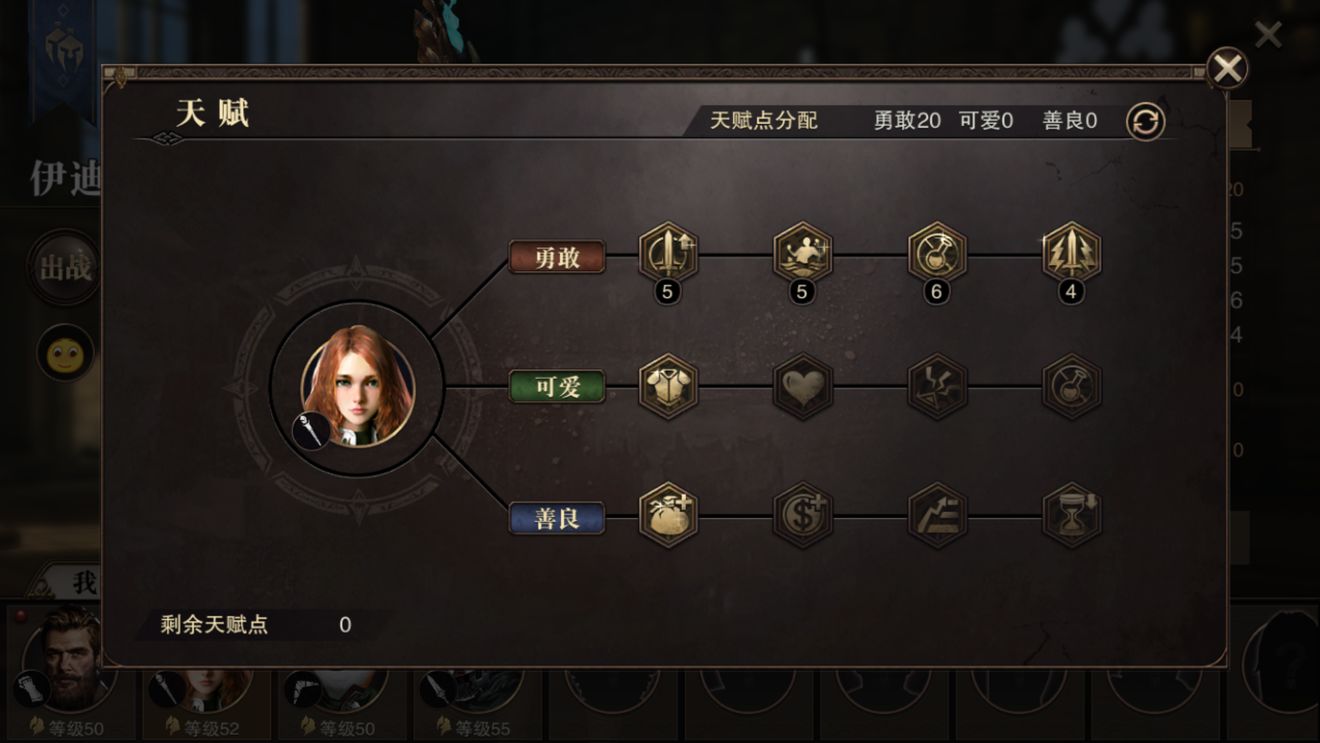1320x743 pixels.
Task: Click the dollar coin talent icon
Action: tap(801, 516)
